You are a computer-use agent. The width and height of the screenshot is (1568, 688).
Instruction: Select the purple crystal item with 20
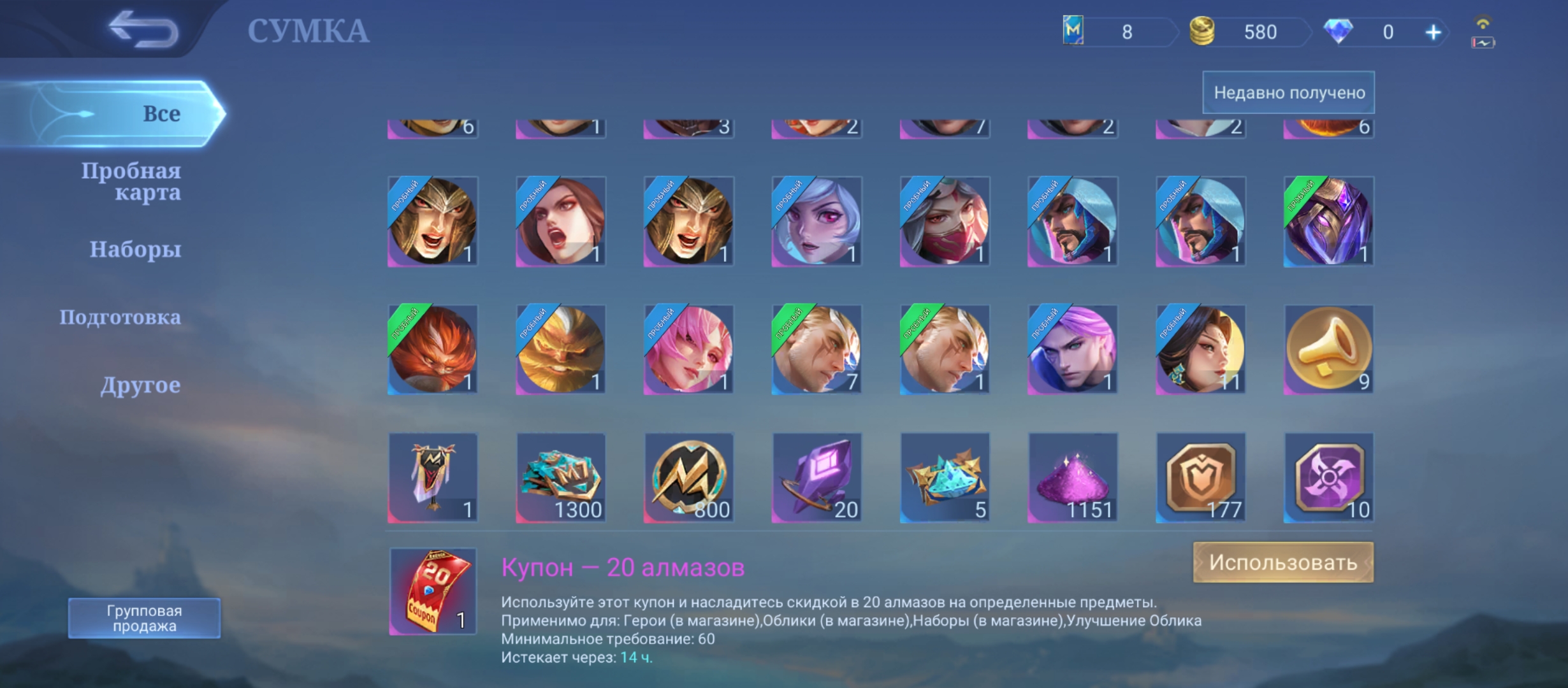[x=817, y=478]
